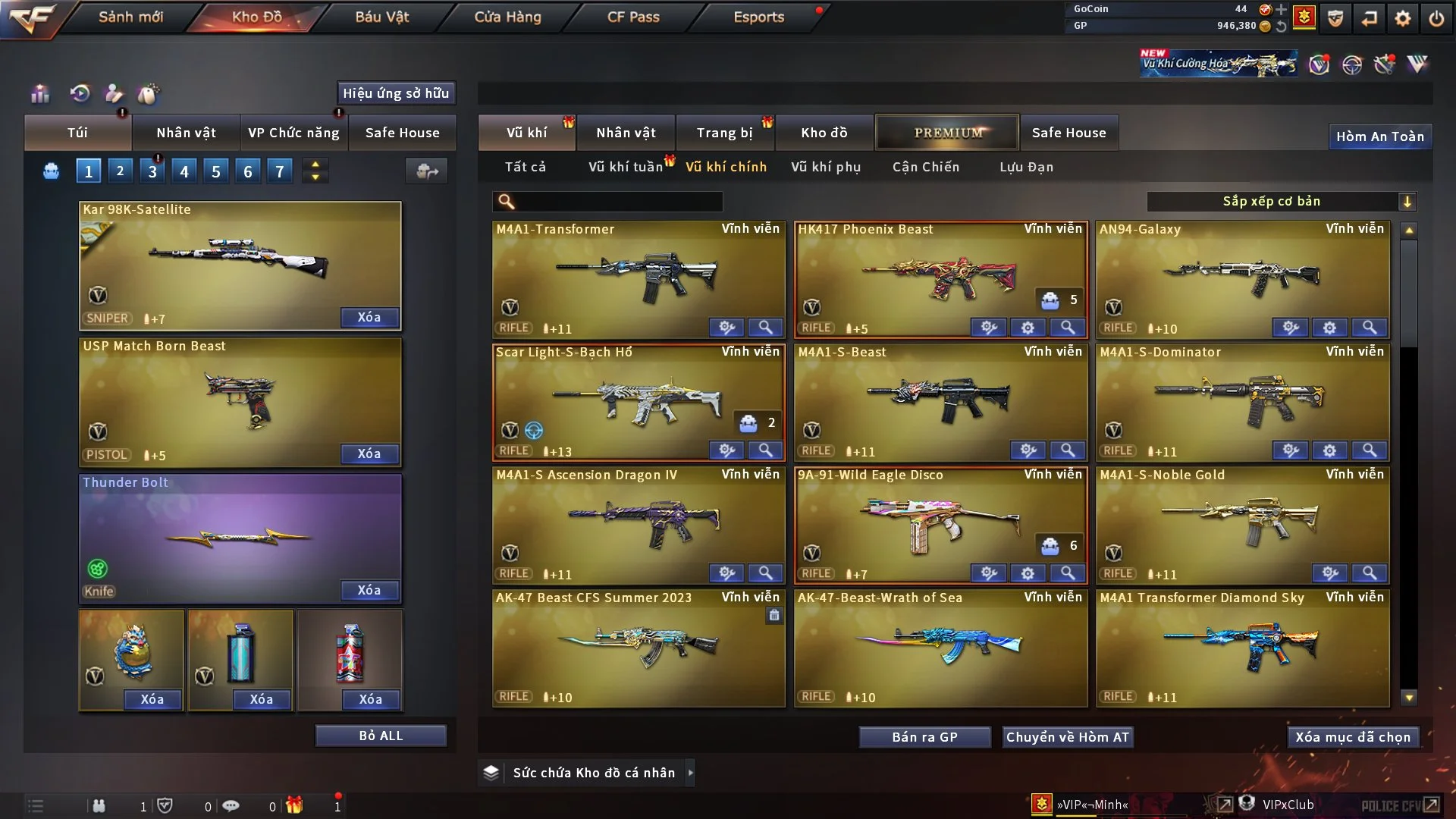Sell items with Bán ra GP
This screenshot has height=819, width=1456.
(x=924, y=737)
